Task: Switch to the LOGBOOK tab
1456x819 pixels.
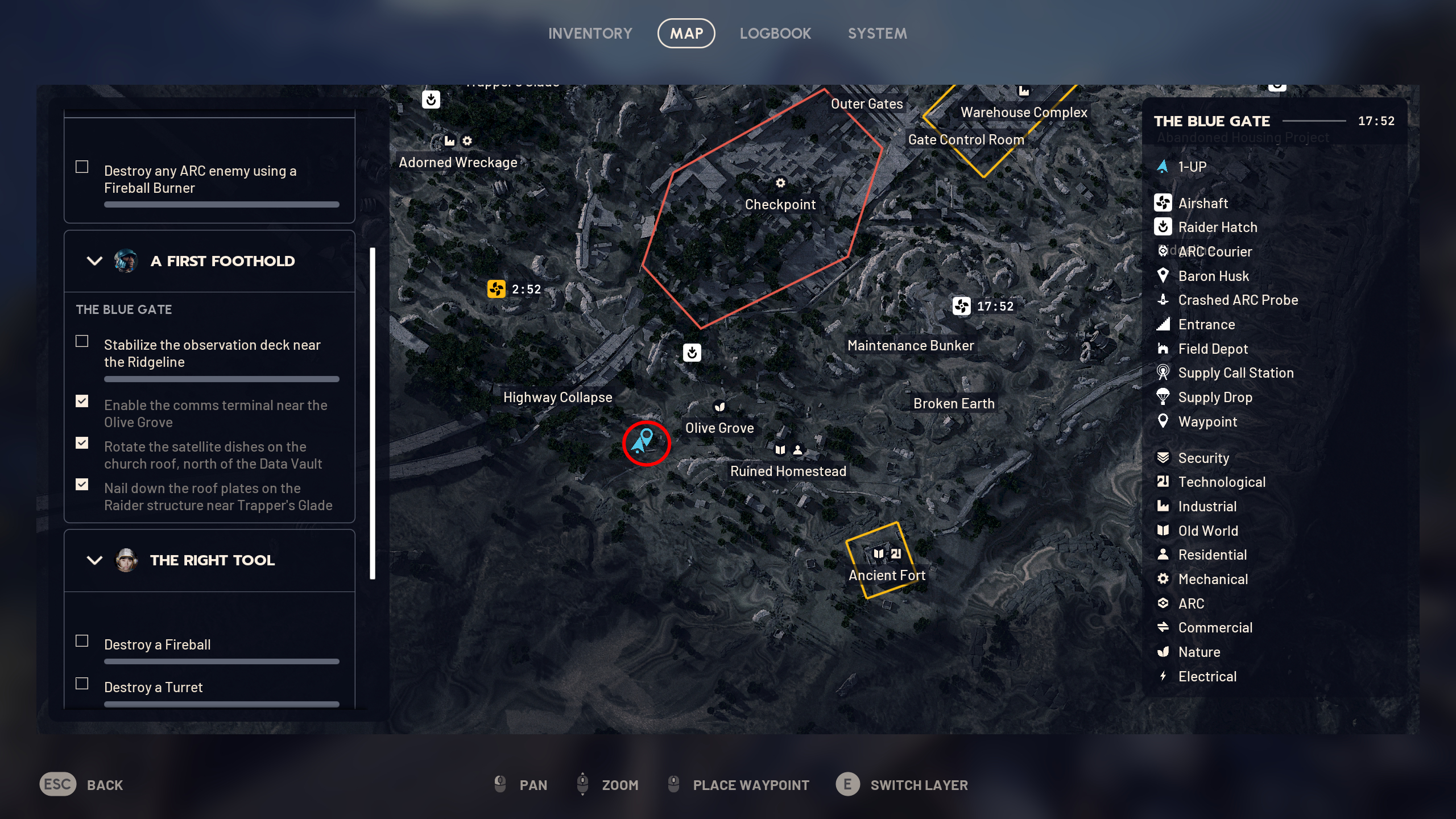Action: (776, 33)
